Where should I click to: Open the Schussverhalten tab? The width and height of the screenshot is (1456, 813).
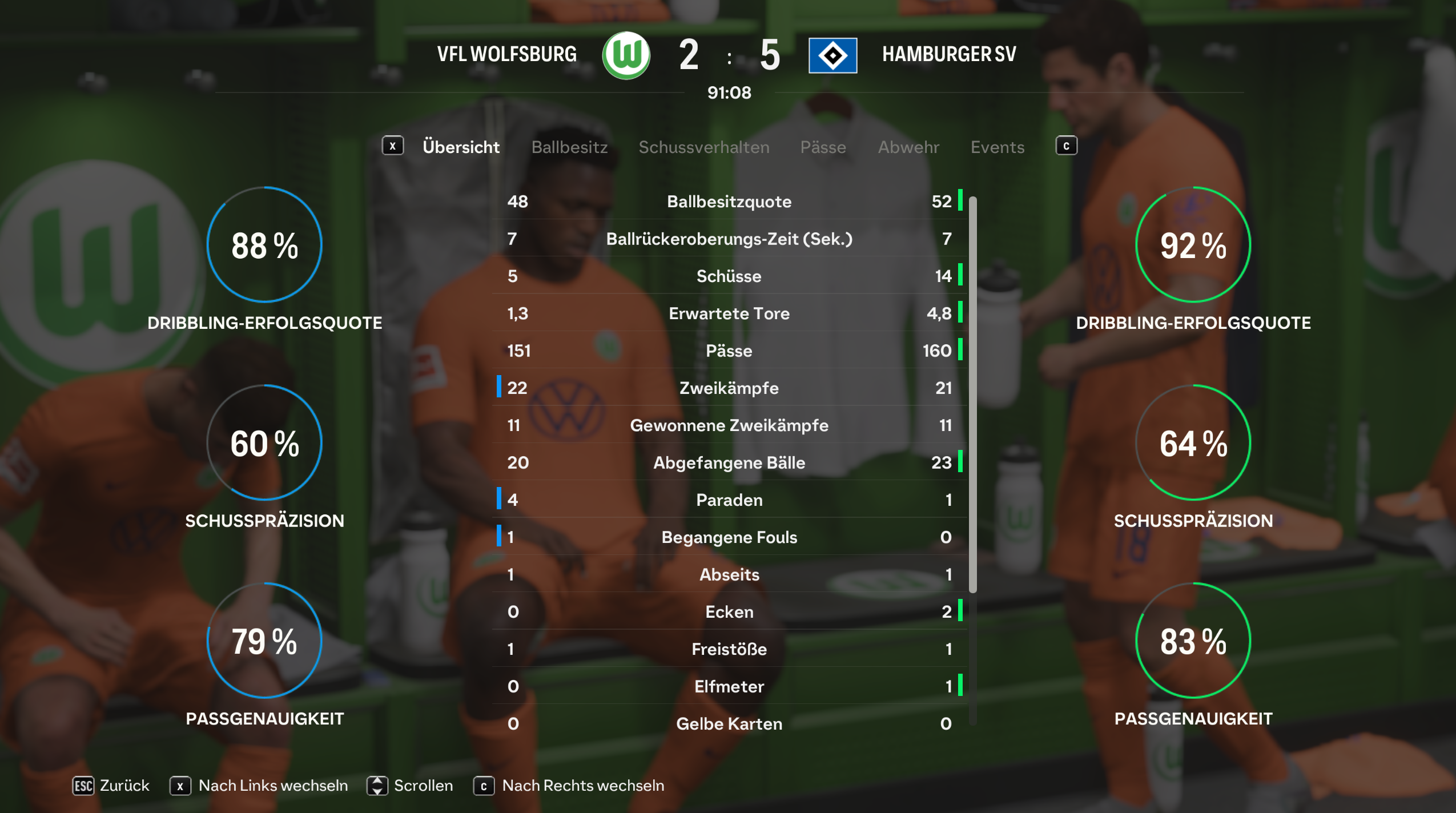703,147
